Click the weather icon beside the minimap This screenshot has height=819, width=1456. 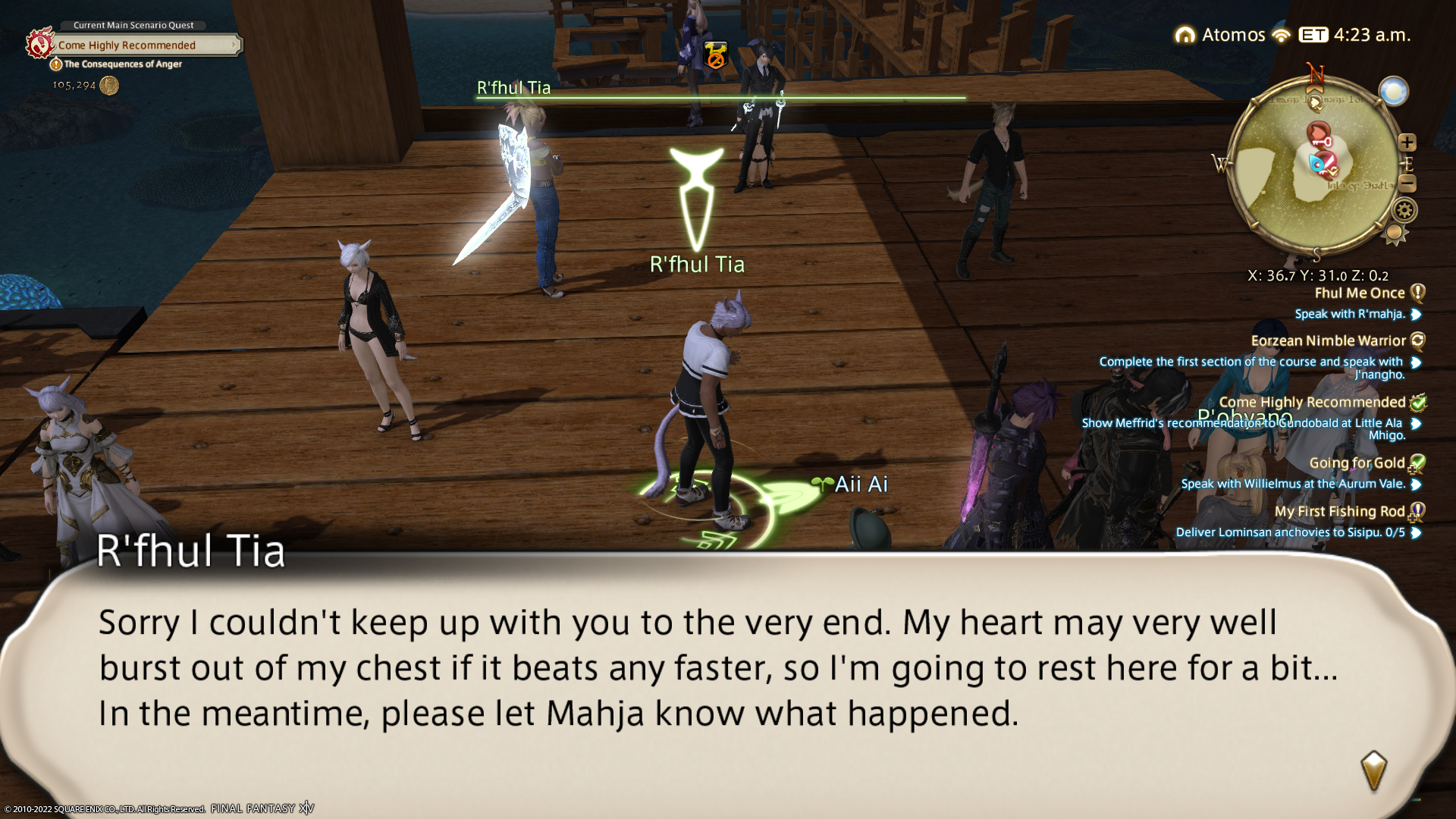[1393, 92]
